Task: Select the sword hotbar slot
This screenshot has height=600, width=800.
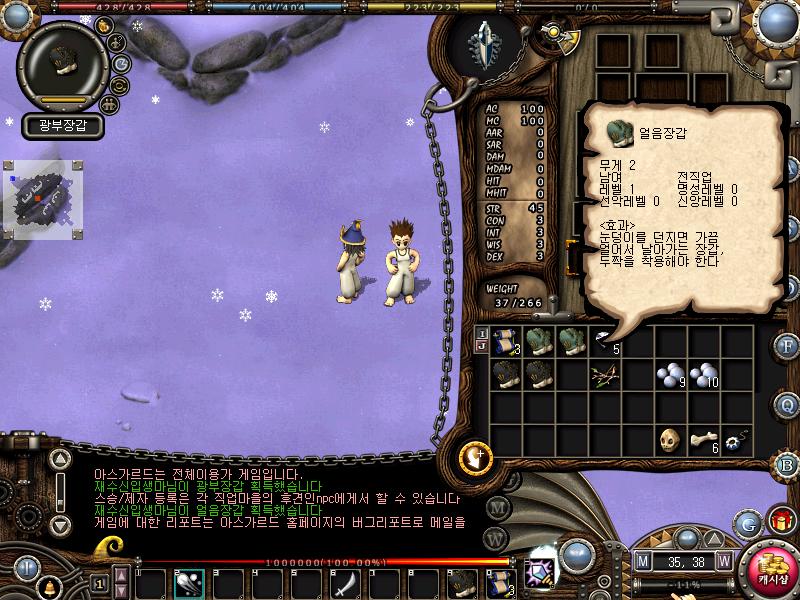Action: pyautogui.click(x=345, y=582)
